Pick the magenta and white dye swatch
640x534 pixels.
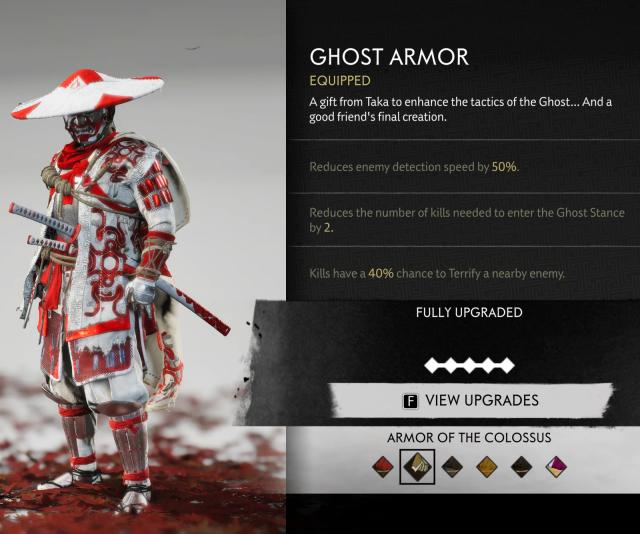[x=556, y=466]
